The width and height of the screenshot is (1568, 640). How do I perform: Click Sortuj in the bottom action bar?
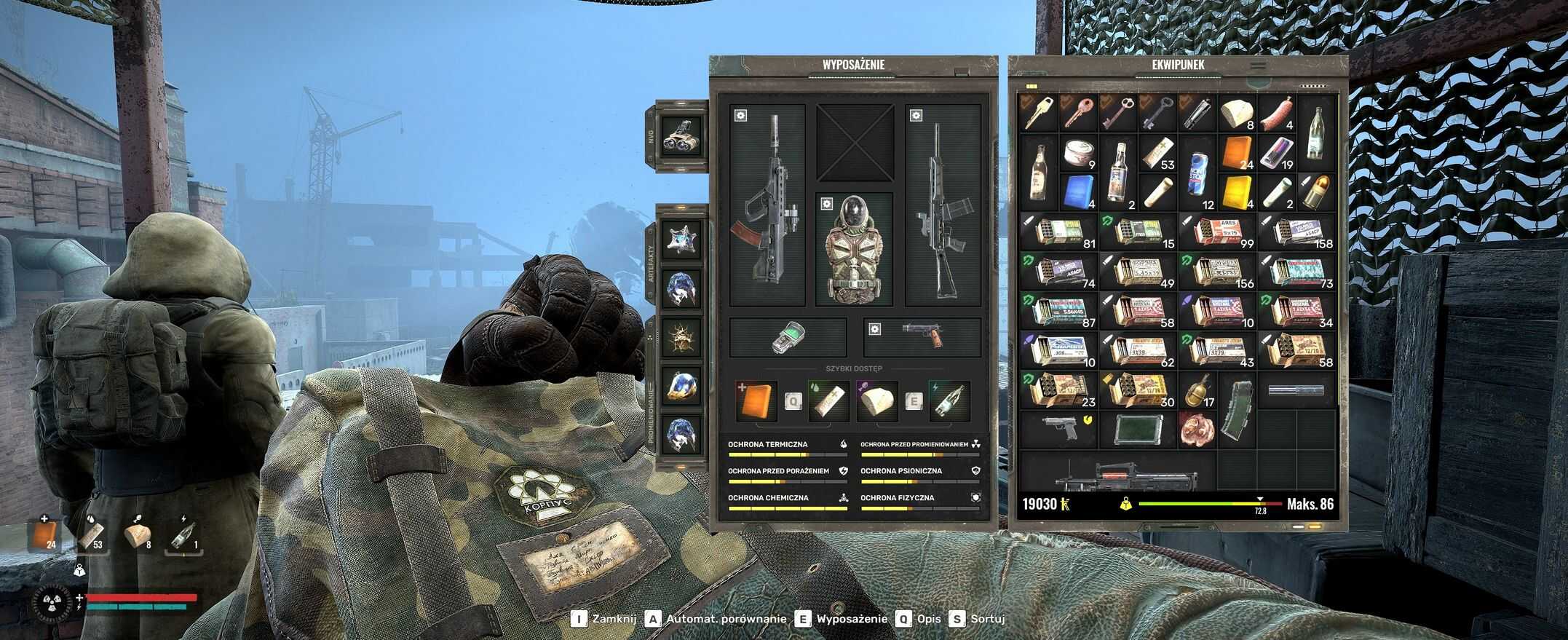tap(986, 620)
